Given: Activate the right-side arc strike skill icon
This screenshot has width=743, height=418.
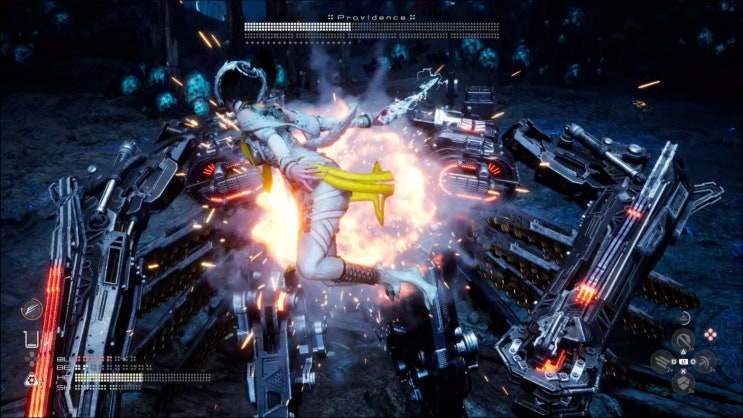Looking at the screenshot, I should 707,362.
